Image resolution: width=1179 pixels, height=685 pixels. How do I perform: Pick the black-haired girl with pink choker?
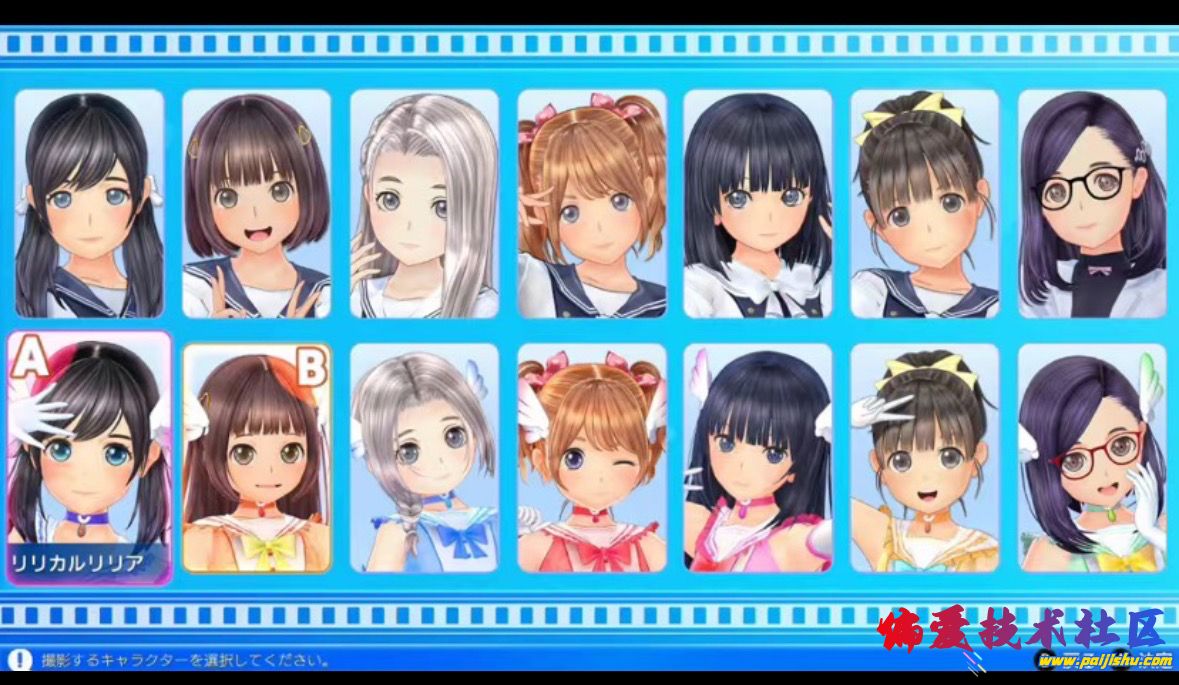click(758, 457)
